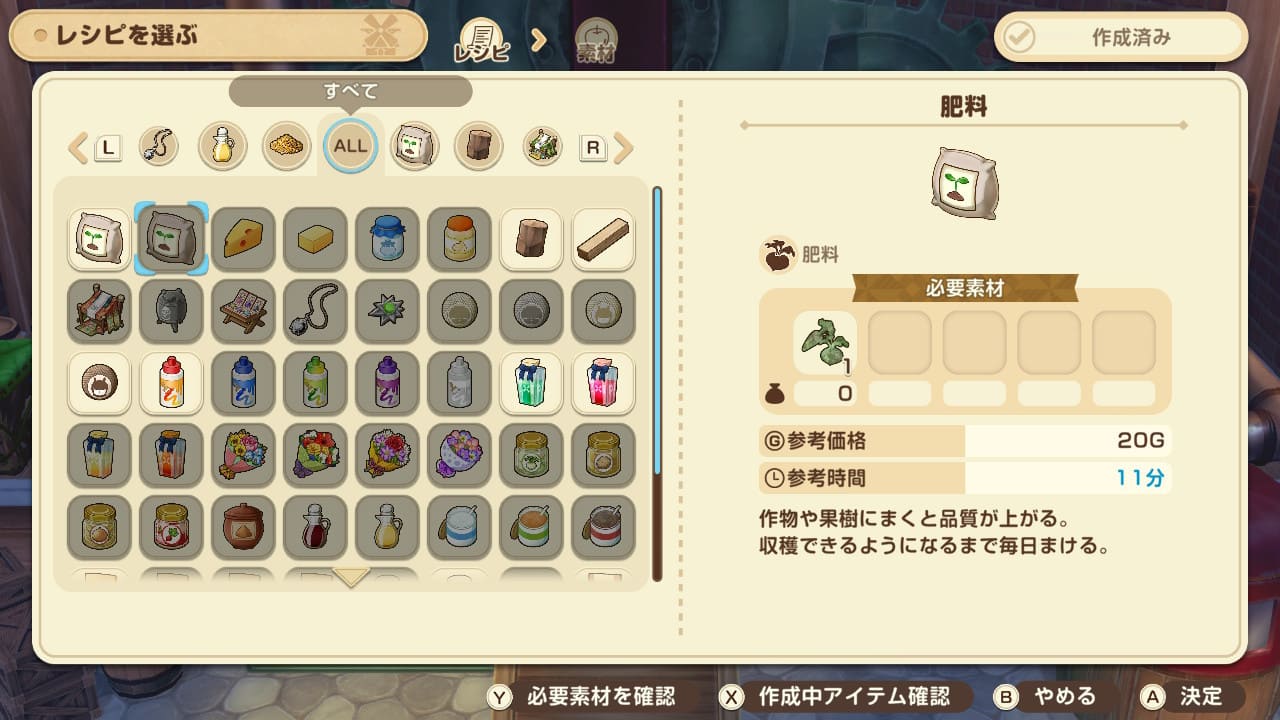
Task: Toggle the 作成済み crafted filter
Action: point(1121,38)
